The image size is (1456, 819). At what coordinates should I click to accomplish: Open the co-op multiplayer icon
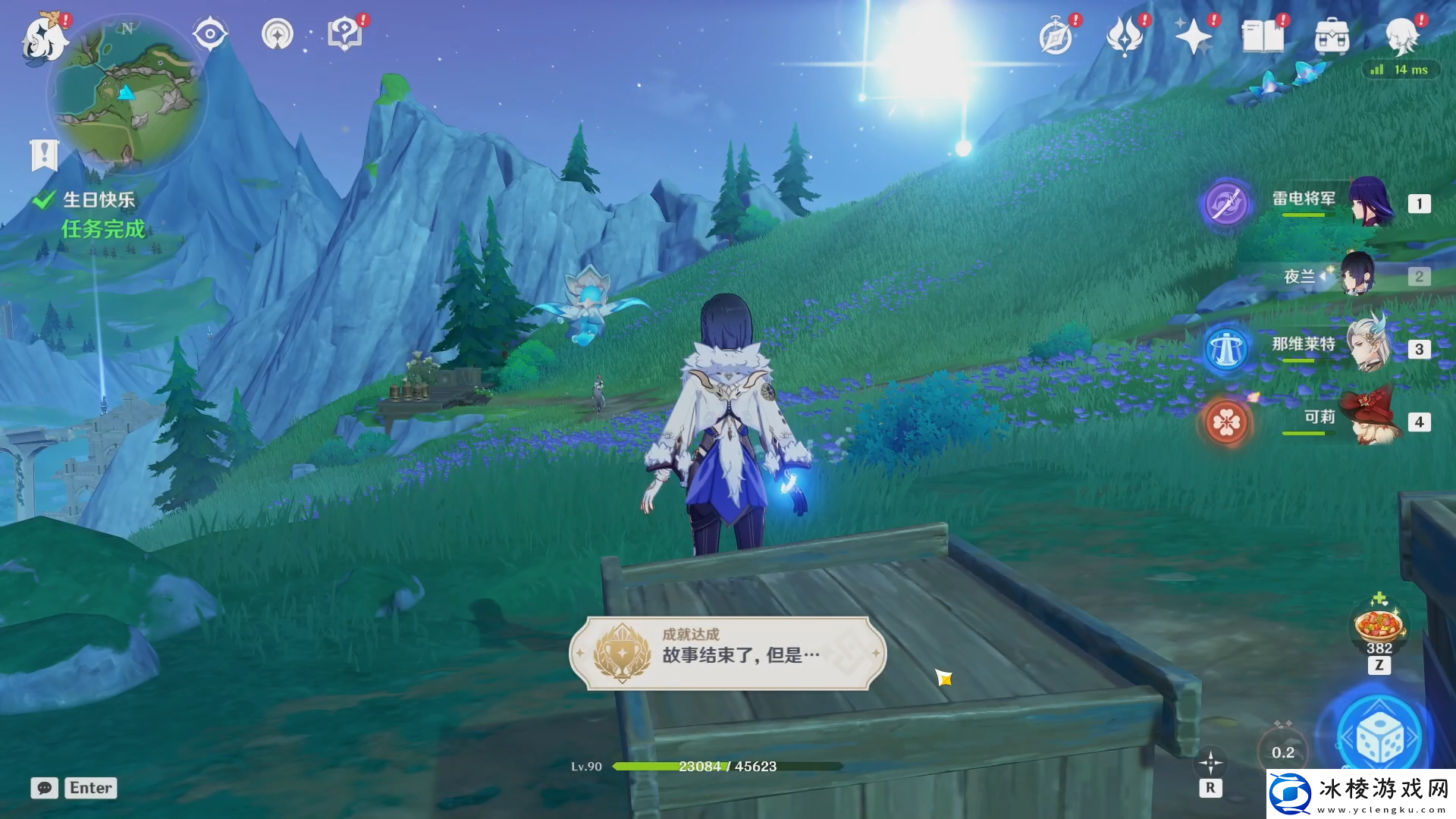click(278, 34)
